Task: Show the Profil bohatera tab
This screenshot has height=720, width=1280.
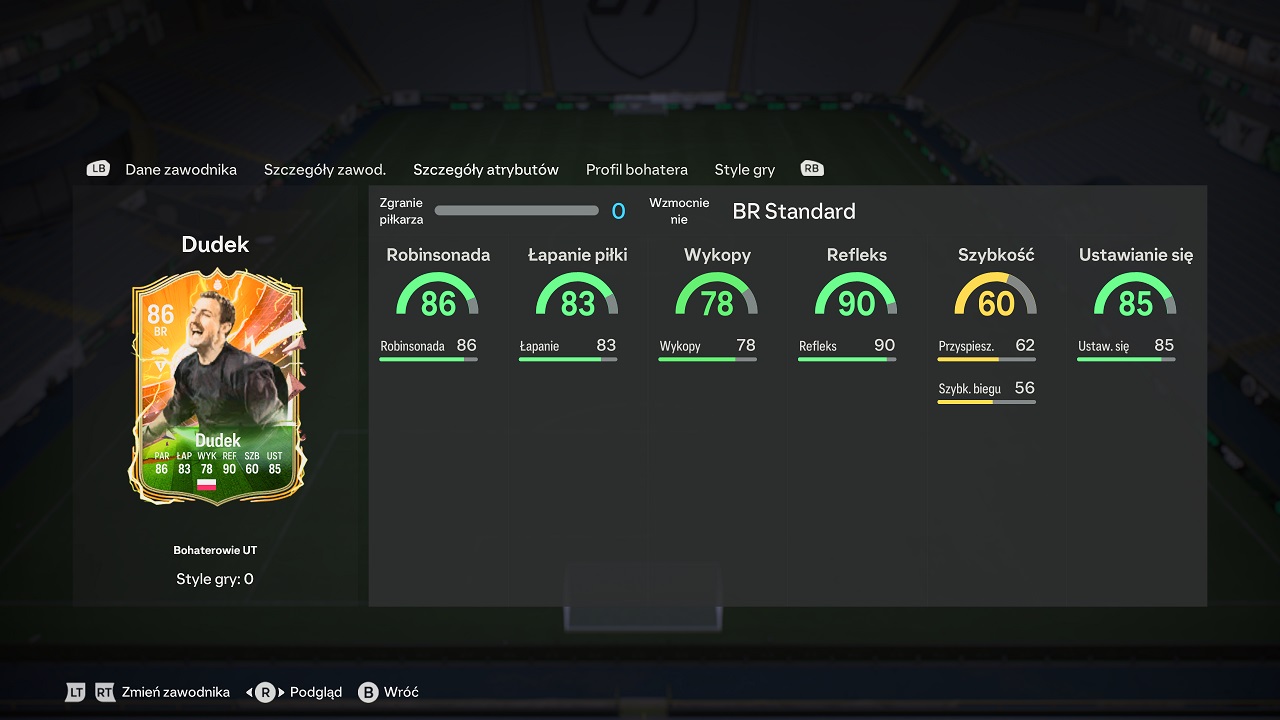Action: [636, 169]
